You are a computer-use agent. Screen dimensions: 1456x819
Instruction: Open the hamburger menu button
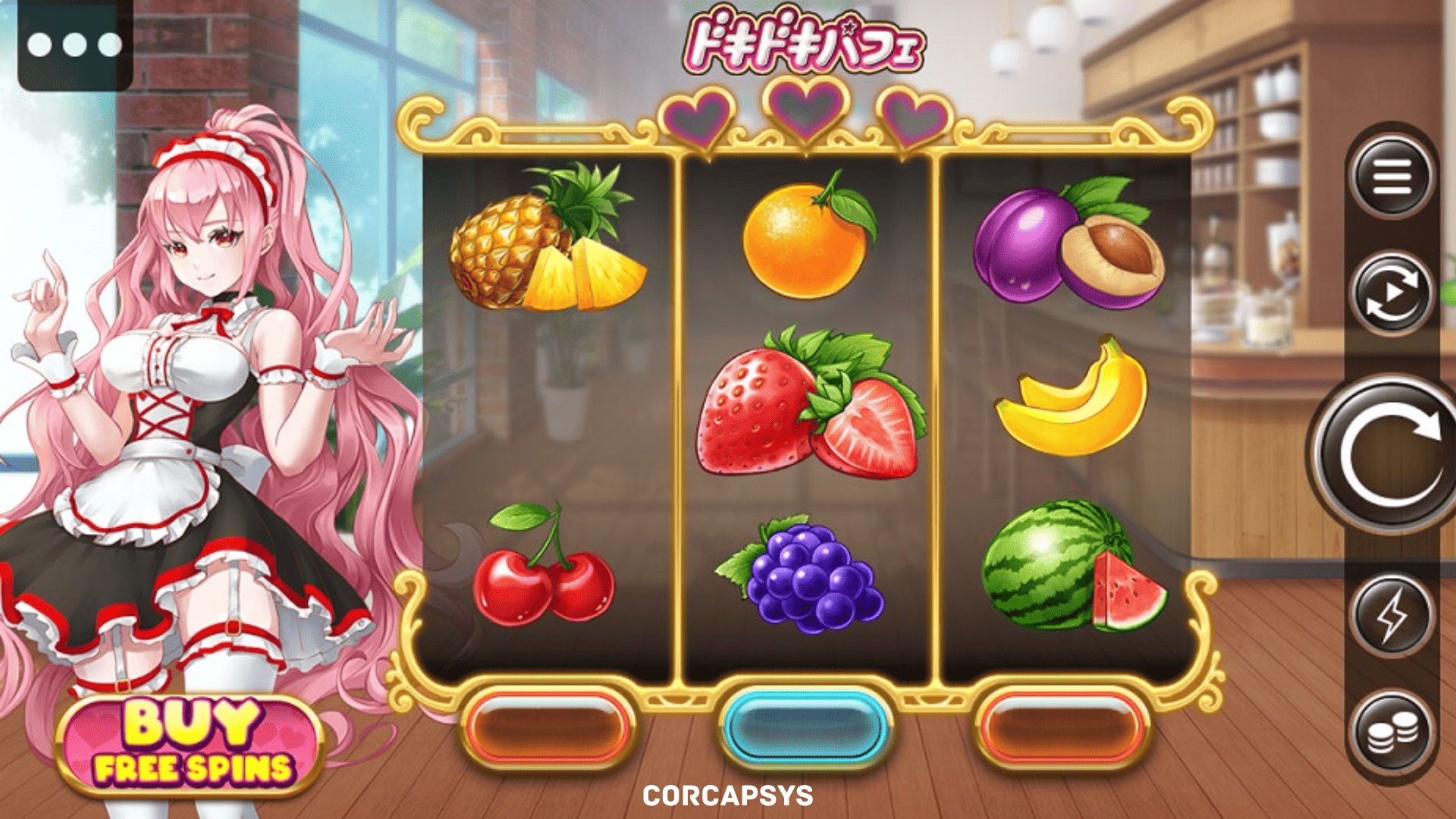[x=1392, y=176]
